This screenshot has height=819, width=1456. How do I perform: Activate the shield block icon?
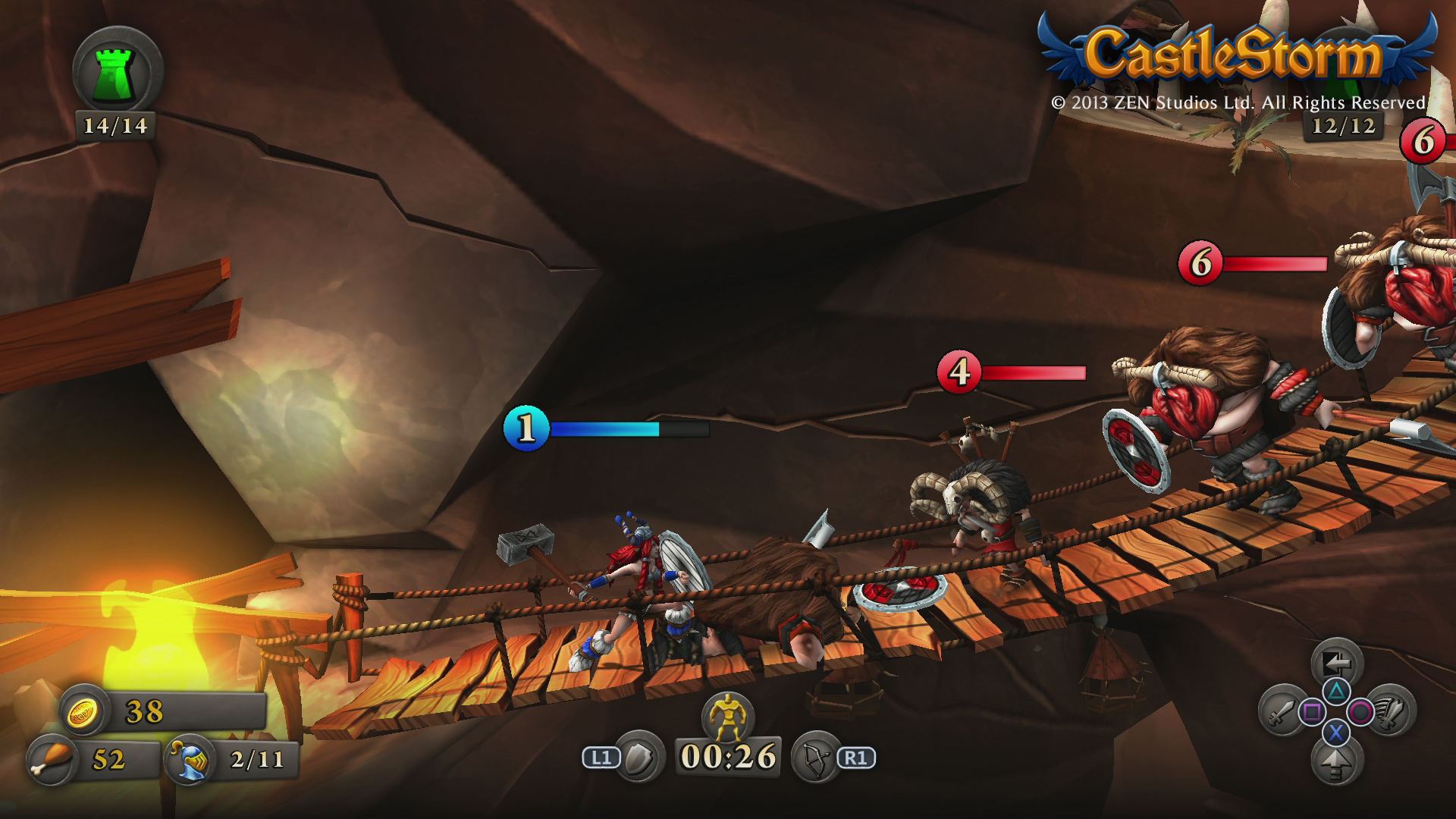pyautogui.click(x=639, y=757)
